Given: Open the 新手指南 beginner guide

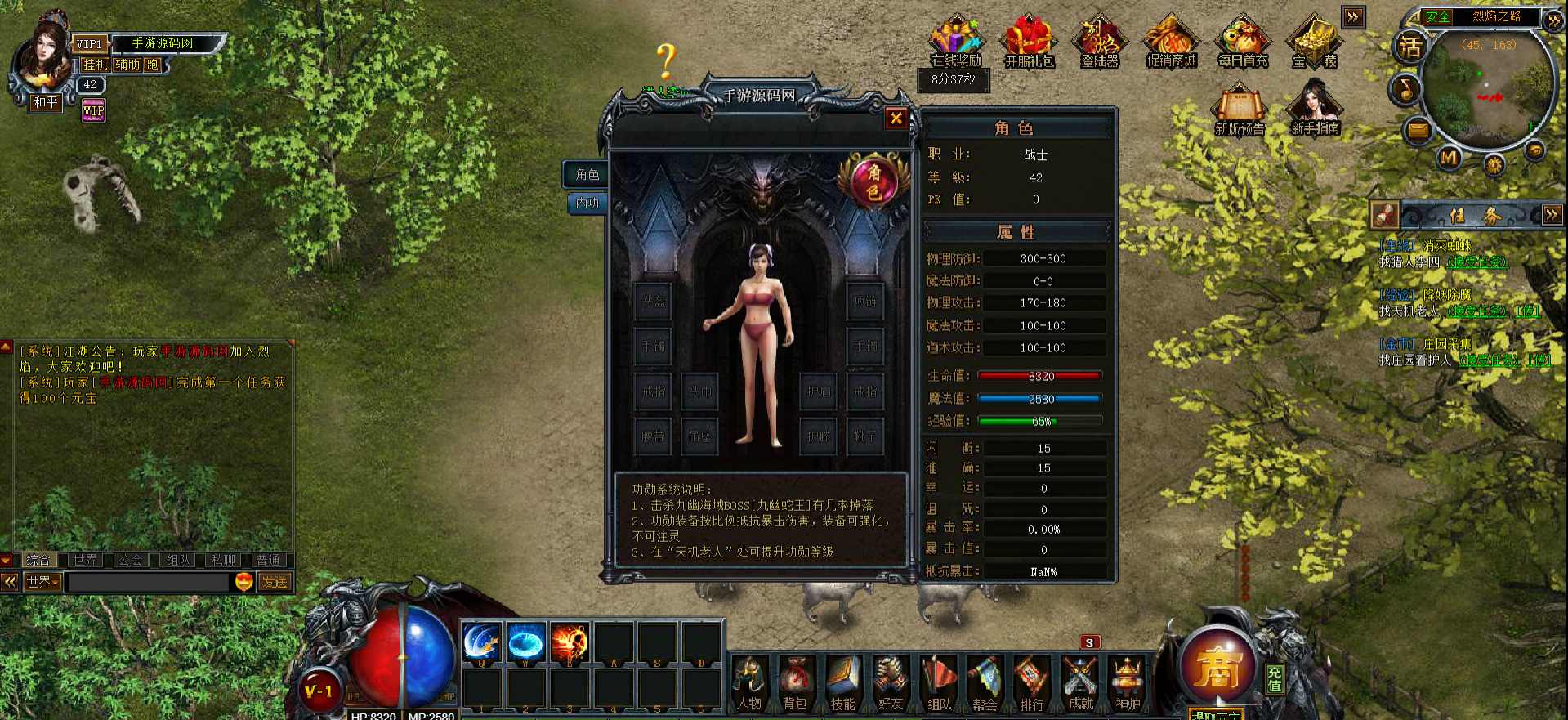Looking at the screenshot, I should [x=1315, y=110].
